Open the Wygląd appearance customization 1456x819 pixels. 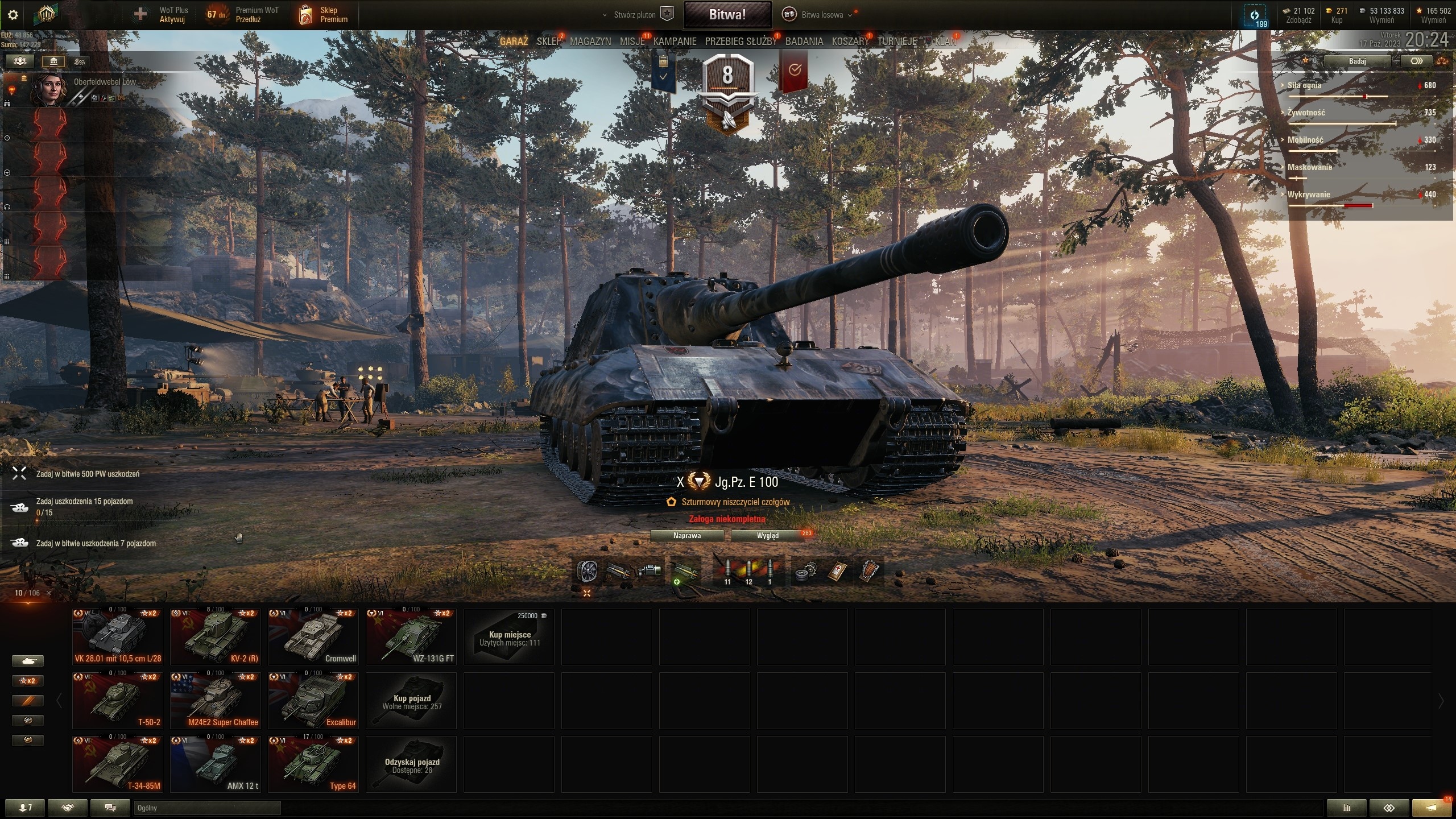click(767, 536)
